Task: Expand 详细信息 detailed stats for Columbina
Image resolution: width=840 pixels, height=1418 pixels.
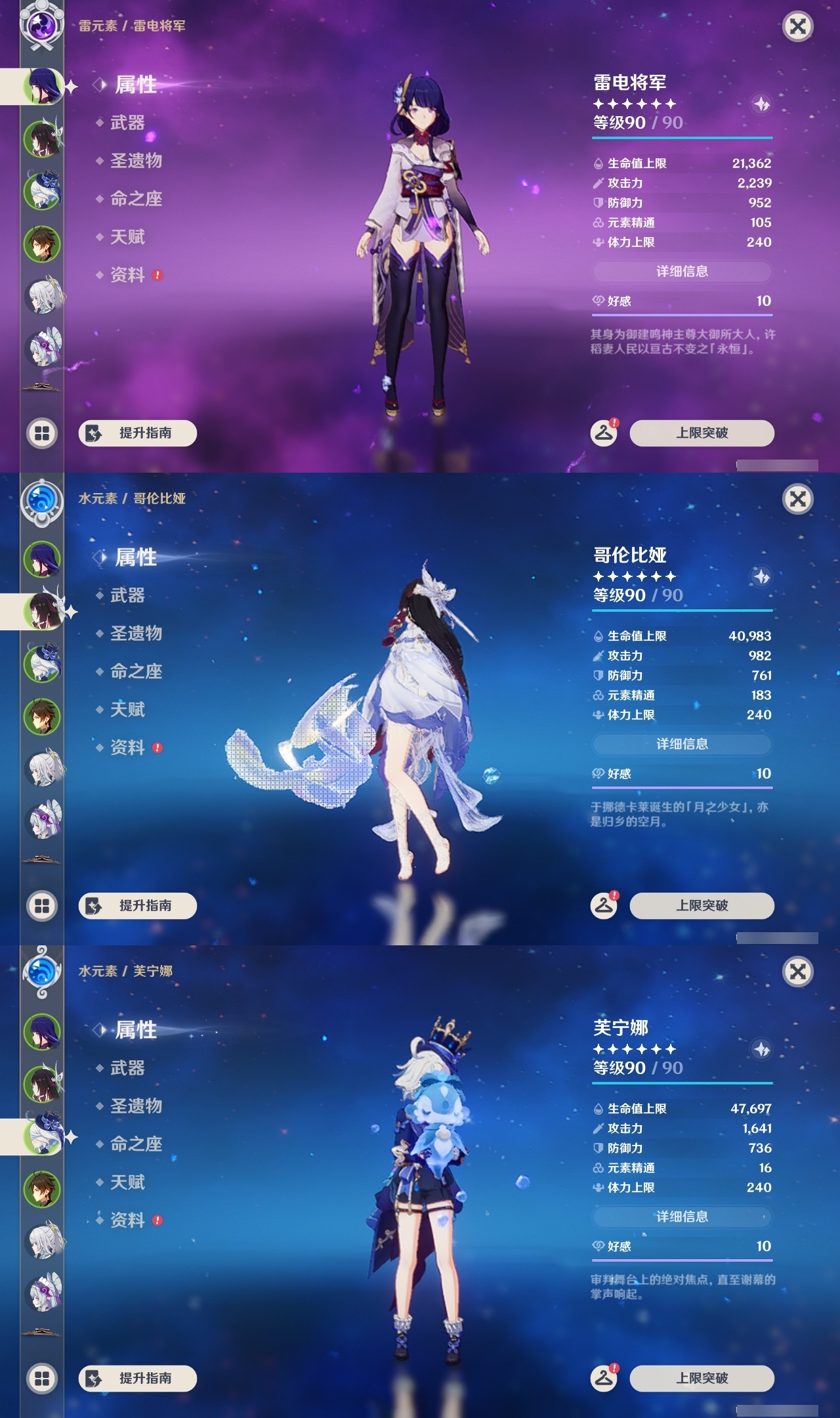Action: tap(682, 744)
